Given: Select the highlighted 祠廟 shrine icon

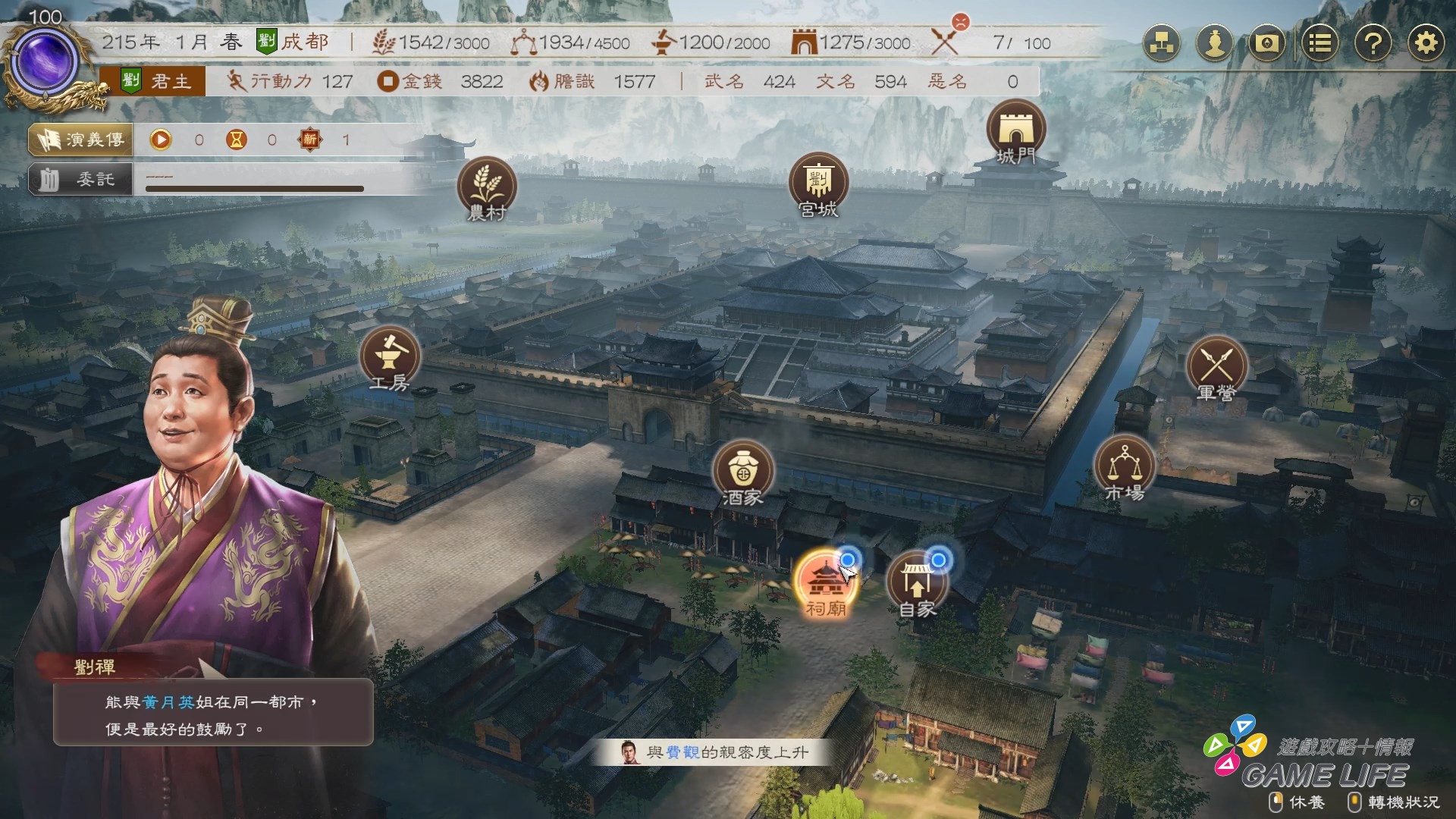Looking at the screenshot, I should click(x=824, y=582).
